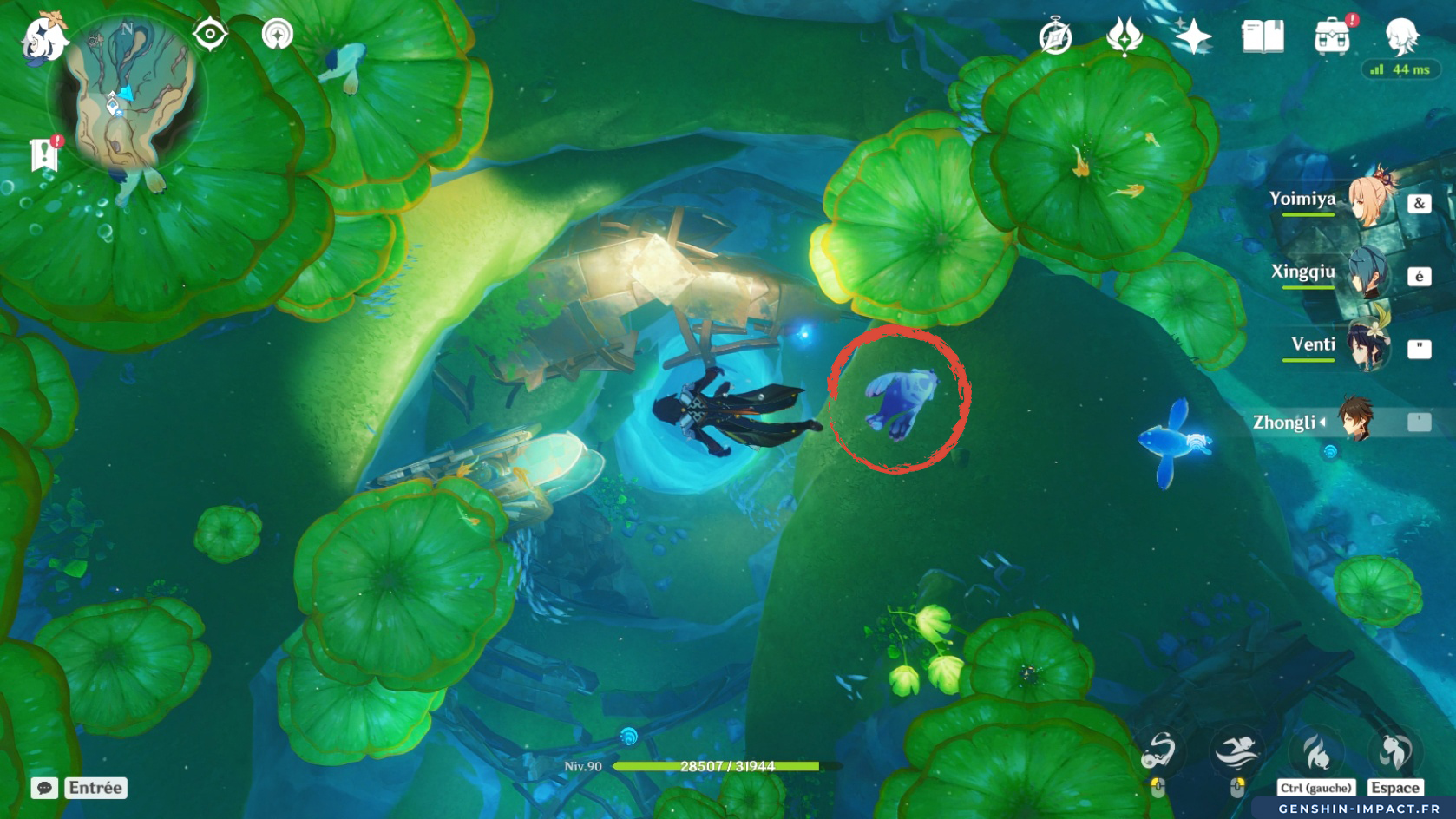Activate the ability icon labelled Espace

(1394, 753)
